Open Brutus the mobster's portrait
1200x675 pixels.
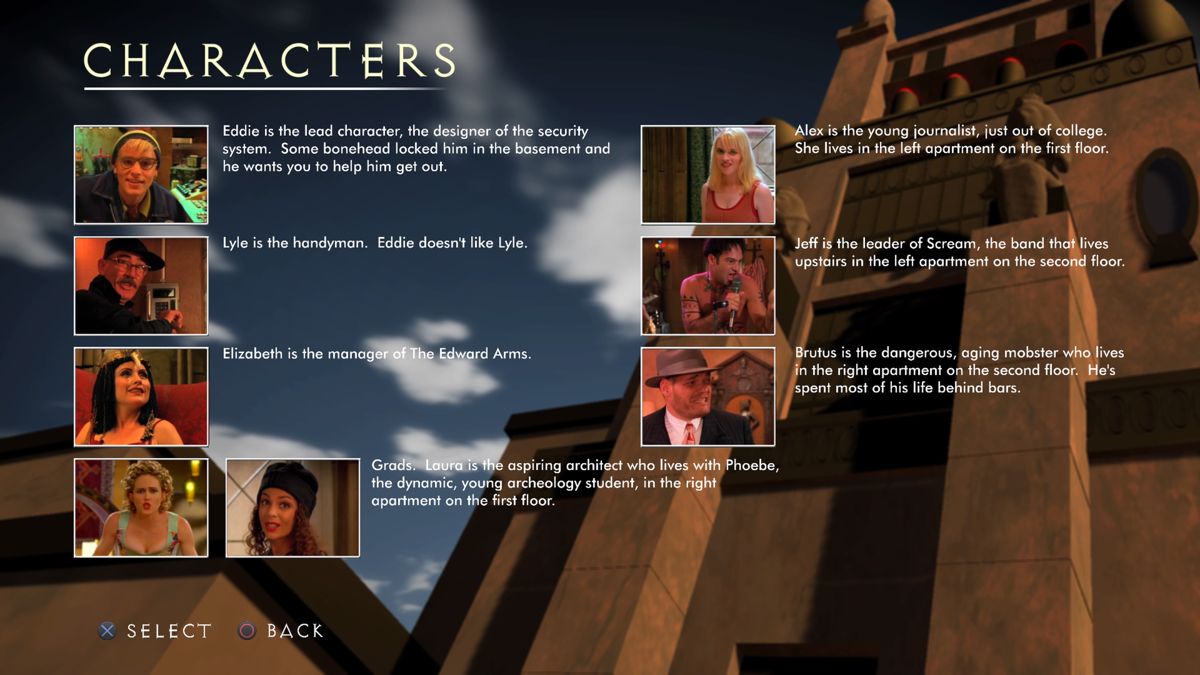(x=708, y=396)
